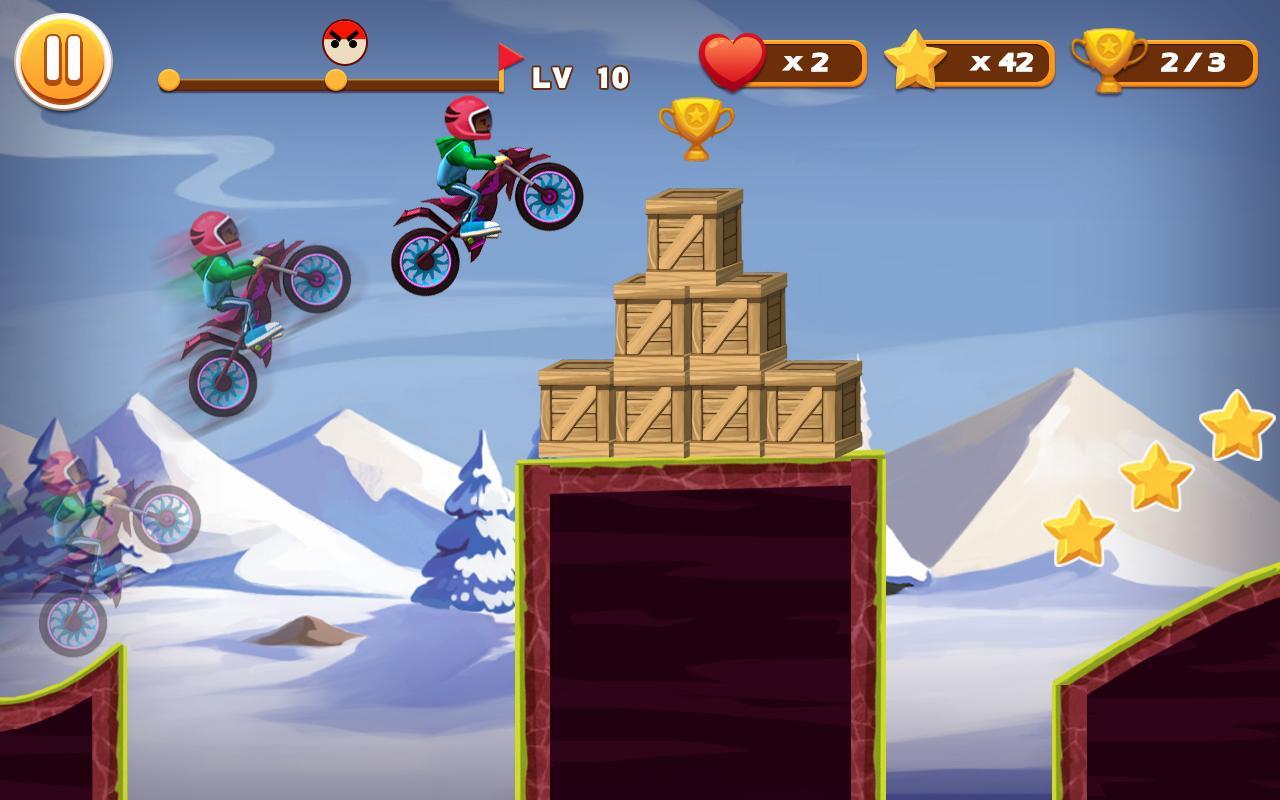Tap the red heart lives icon
This screenshot has height=800, width=1280.
tap(731, 60)
